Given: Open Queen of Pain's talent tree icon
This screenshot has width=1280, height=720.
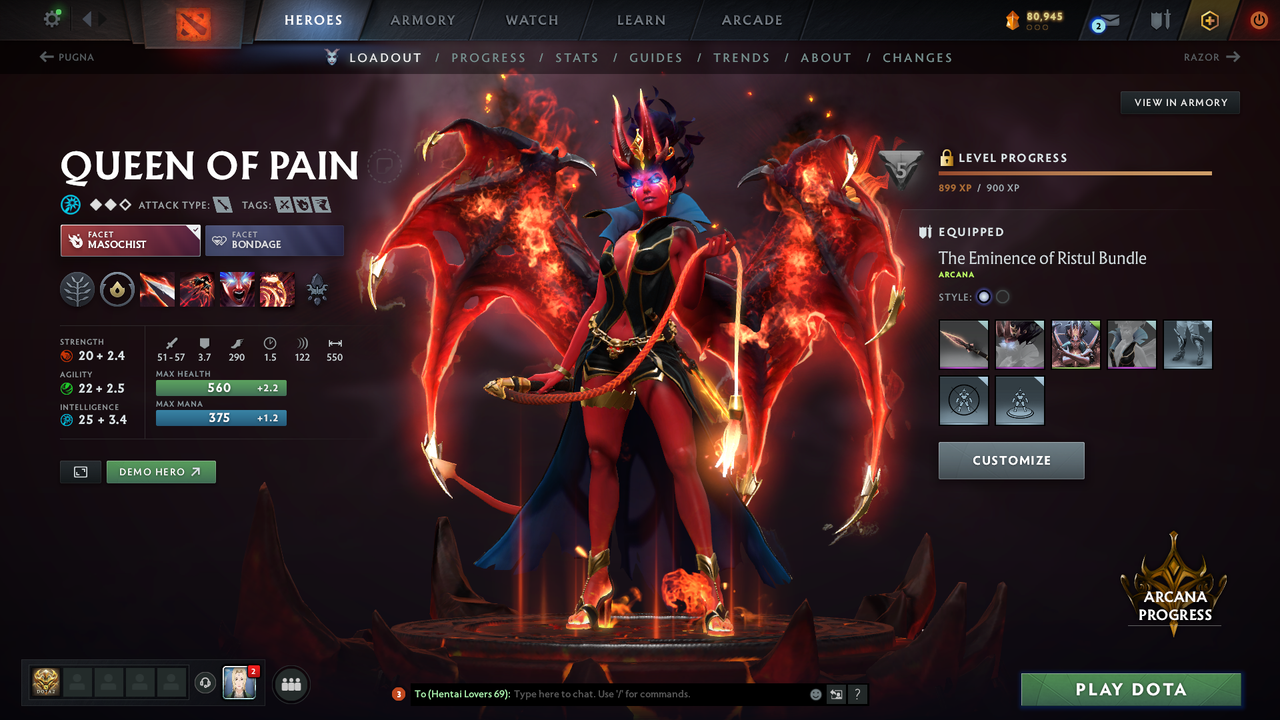Looking at the screenshot, I should pyautogui.click(x=77, y=289).
